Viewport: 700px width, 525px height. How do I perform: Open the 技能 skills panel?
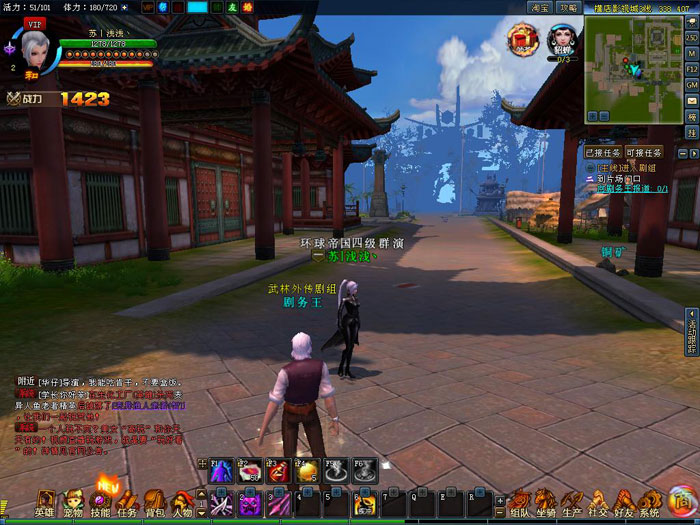point(100,501)
